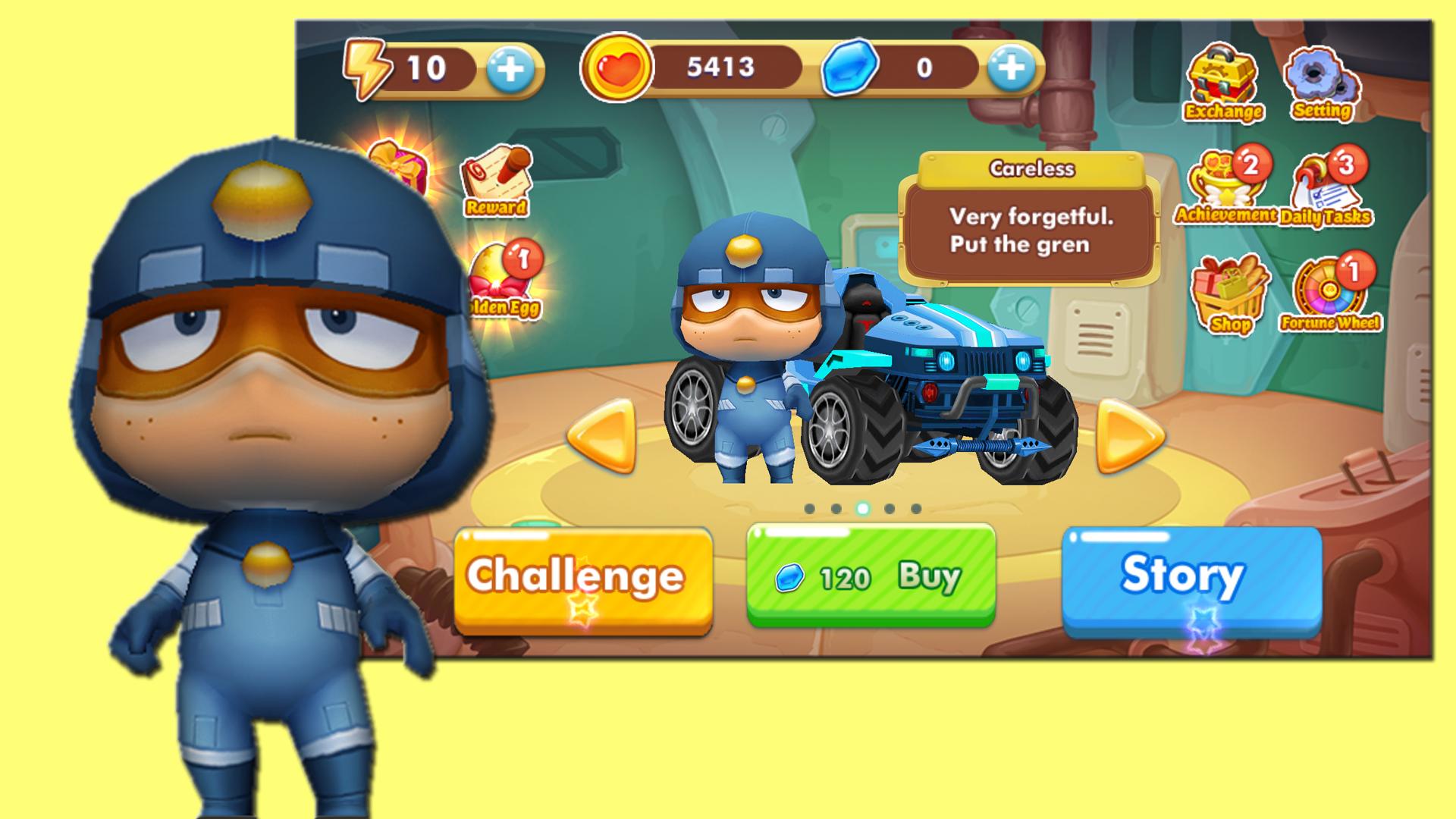Image resolution: width=1456 pixels, height=819 pixels.
Task: Add more blue gems with plus button
Action: [x=1011, y=69]
